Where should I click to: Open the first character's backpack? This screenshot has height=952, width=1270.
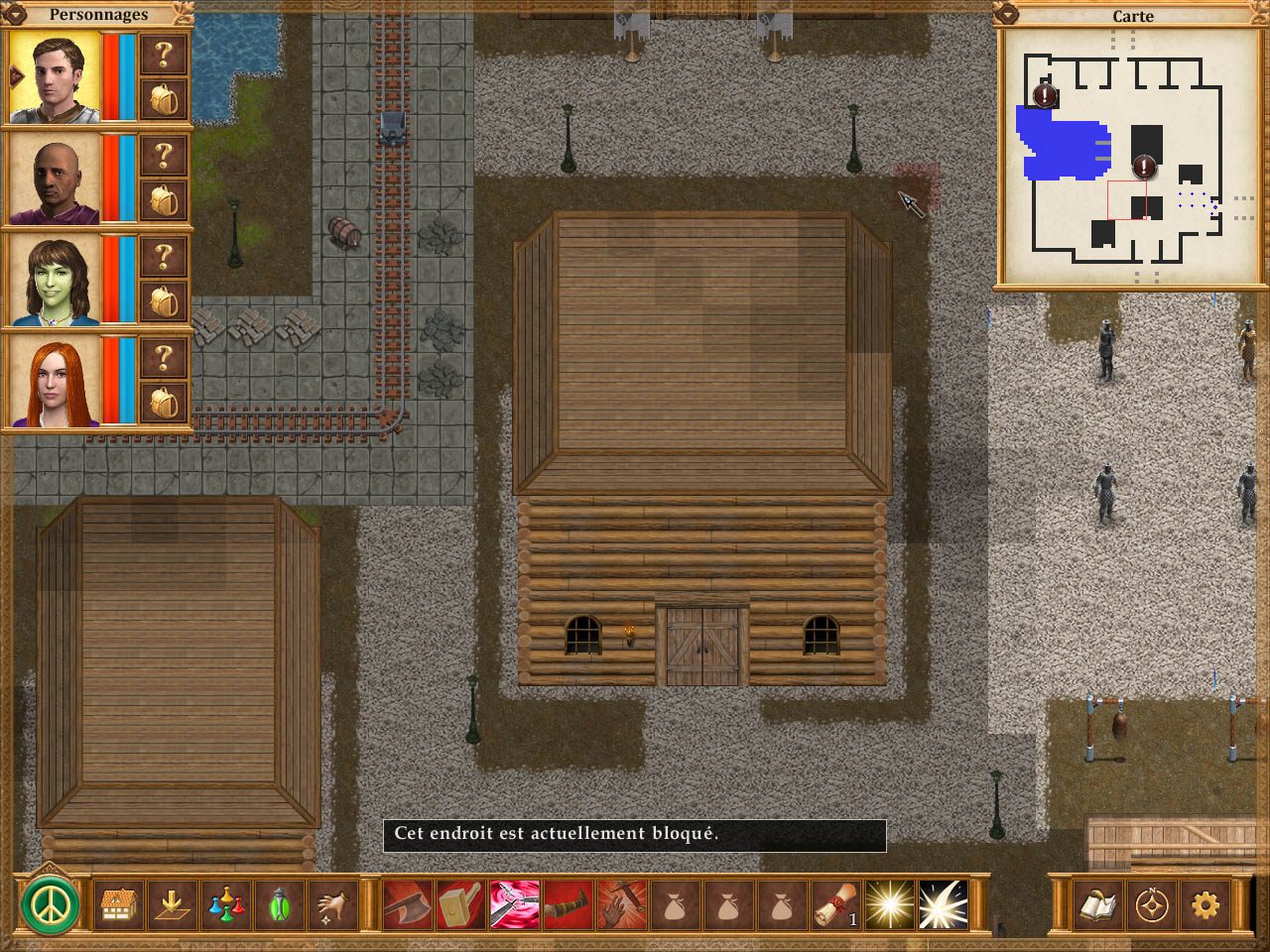pos(164,99)
